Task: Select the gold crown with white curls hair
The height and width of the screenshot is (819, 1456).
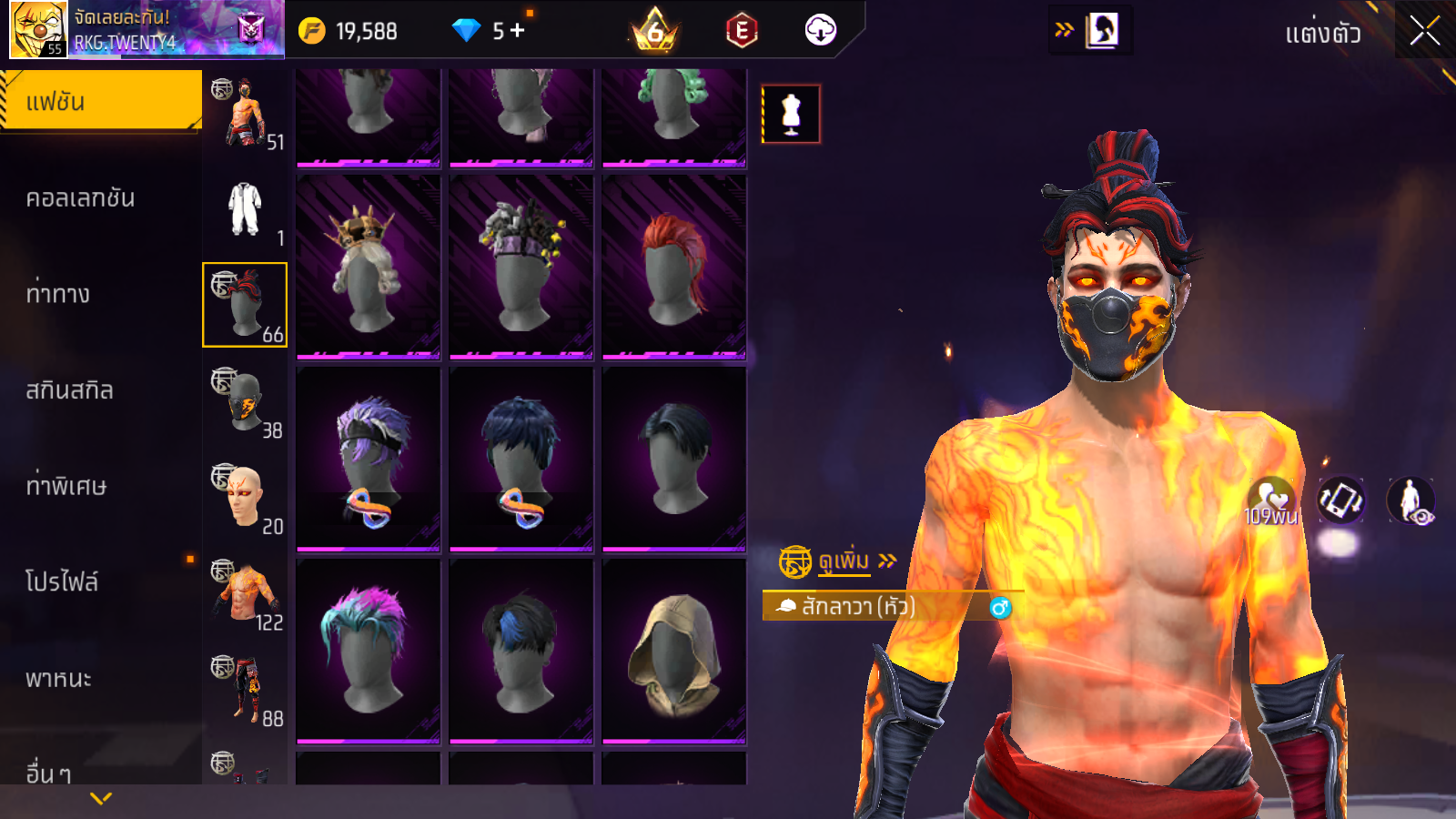Action: point(369,266)
